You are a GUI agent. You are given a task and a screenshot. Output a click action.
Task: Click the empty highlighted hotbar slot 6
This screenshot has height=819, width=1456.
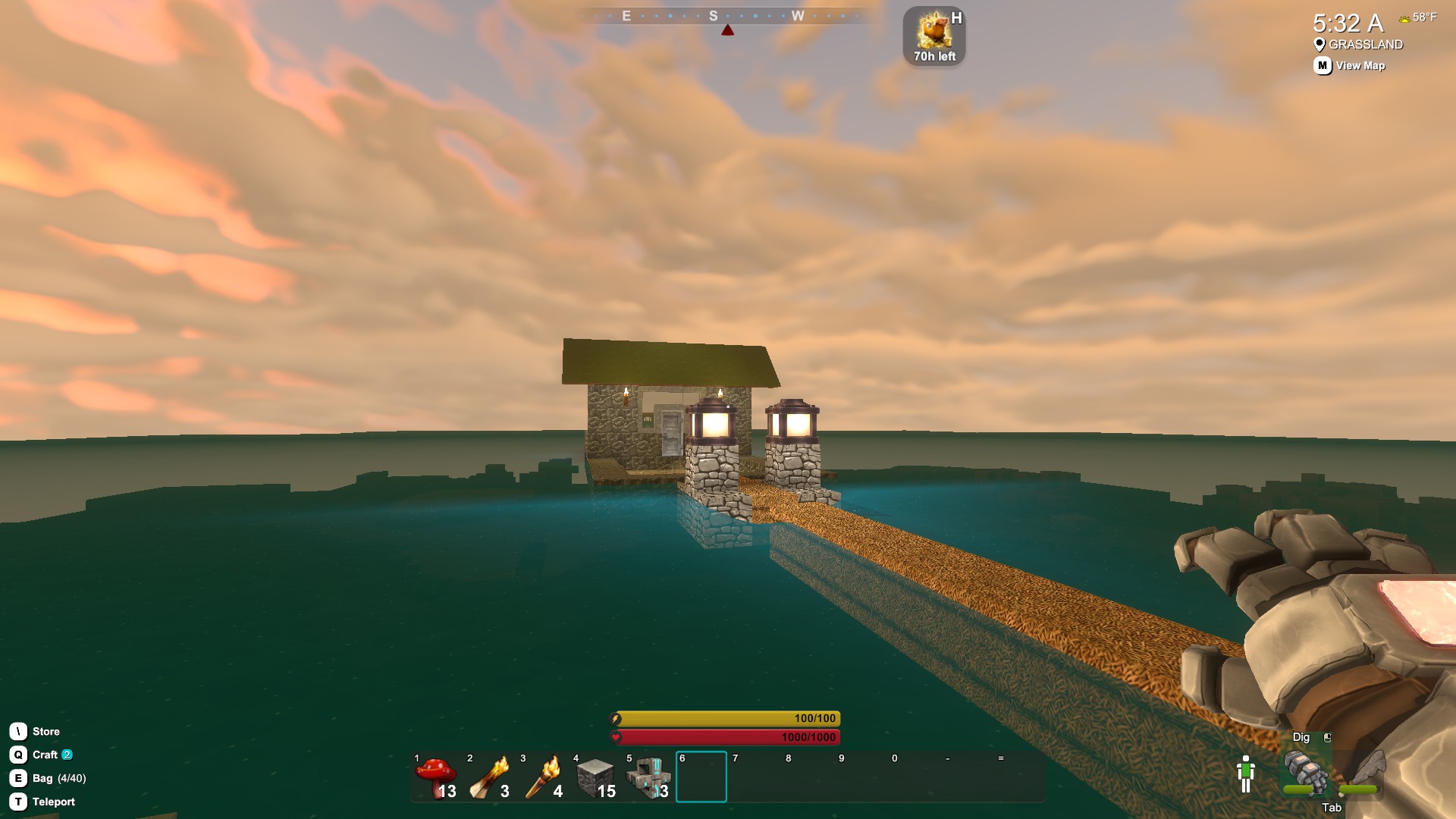[x=701, y=776]
